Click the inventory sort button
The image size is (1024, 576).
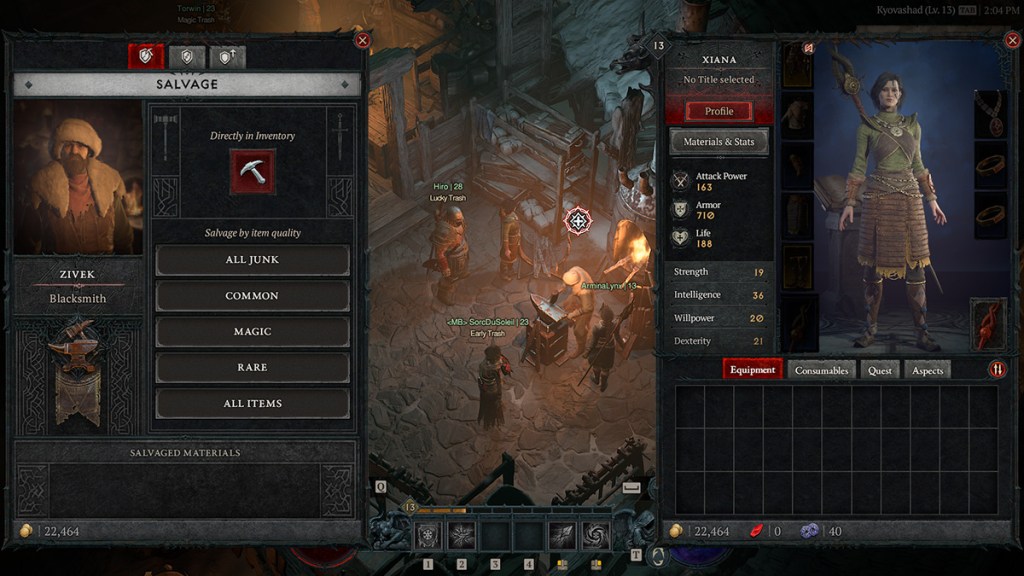(x=997, y=370)
